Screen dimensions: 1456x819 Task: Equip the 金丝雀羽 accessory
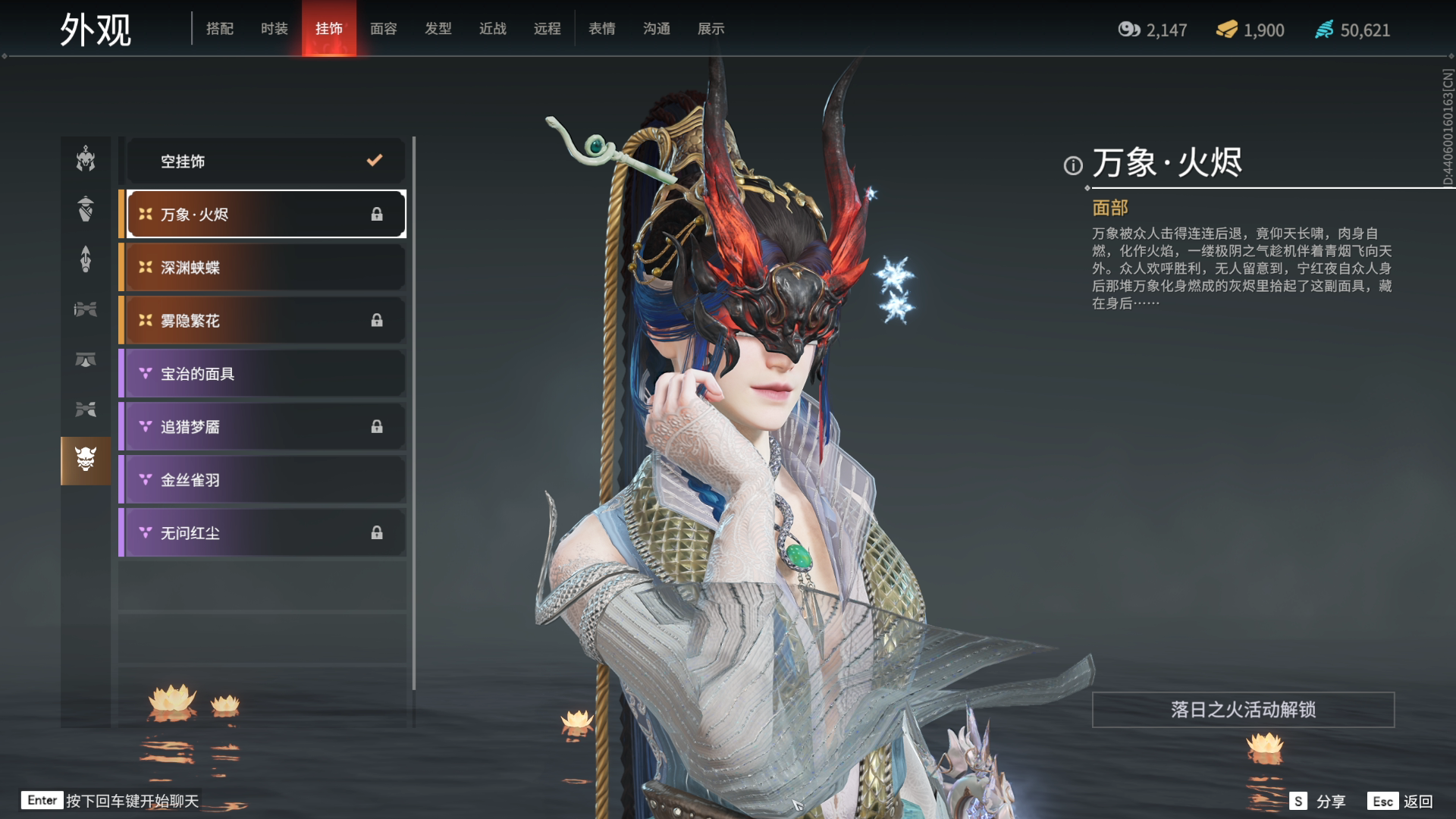pos(265,479)
